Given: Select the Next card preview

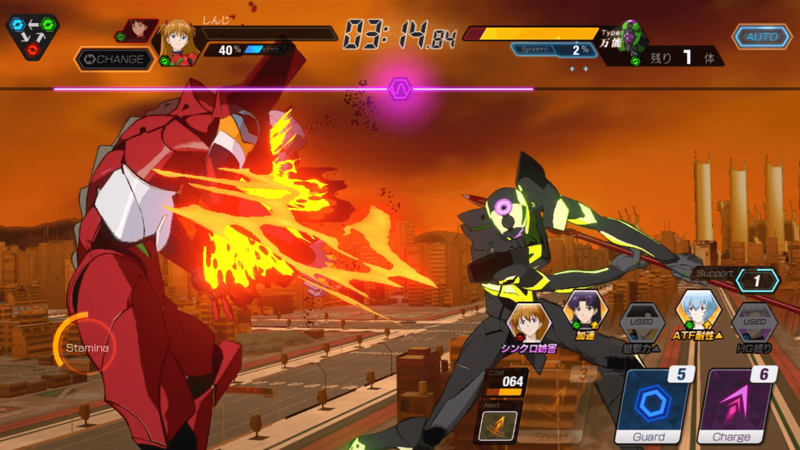Looking at the screenshot, I should coord(496,427).
